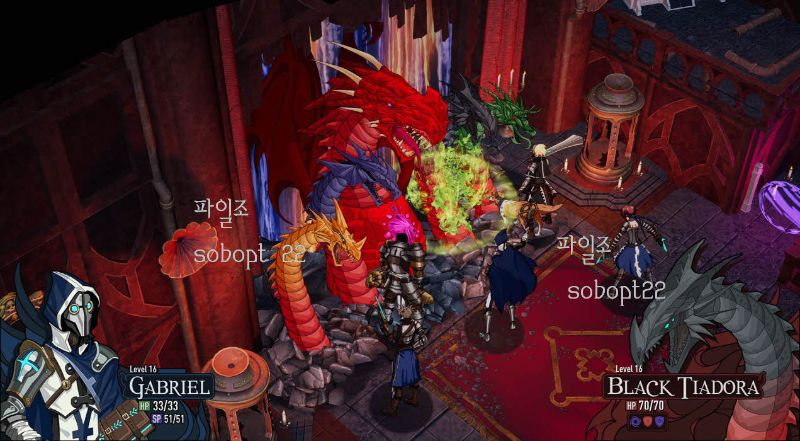800x441 pixels.
Task: Click the Black Tiadora name plate
Action: 686,386
